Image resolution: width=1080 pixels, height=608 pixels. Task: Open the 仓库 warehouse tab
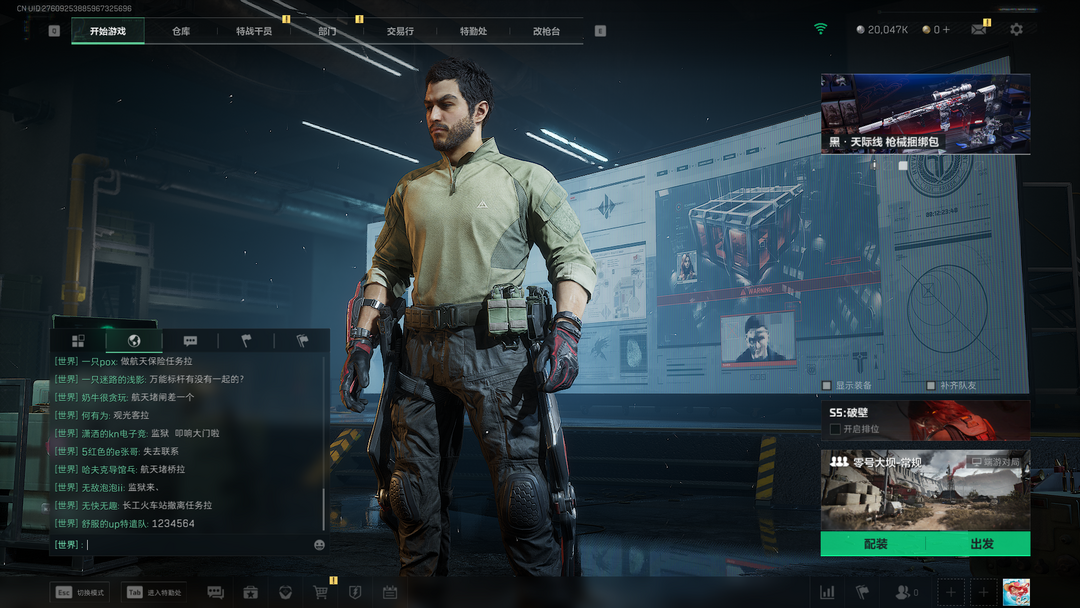click(x=181, y=31)
